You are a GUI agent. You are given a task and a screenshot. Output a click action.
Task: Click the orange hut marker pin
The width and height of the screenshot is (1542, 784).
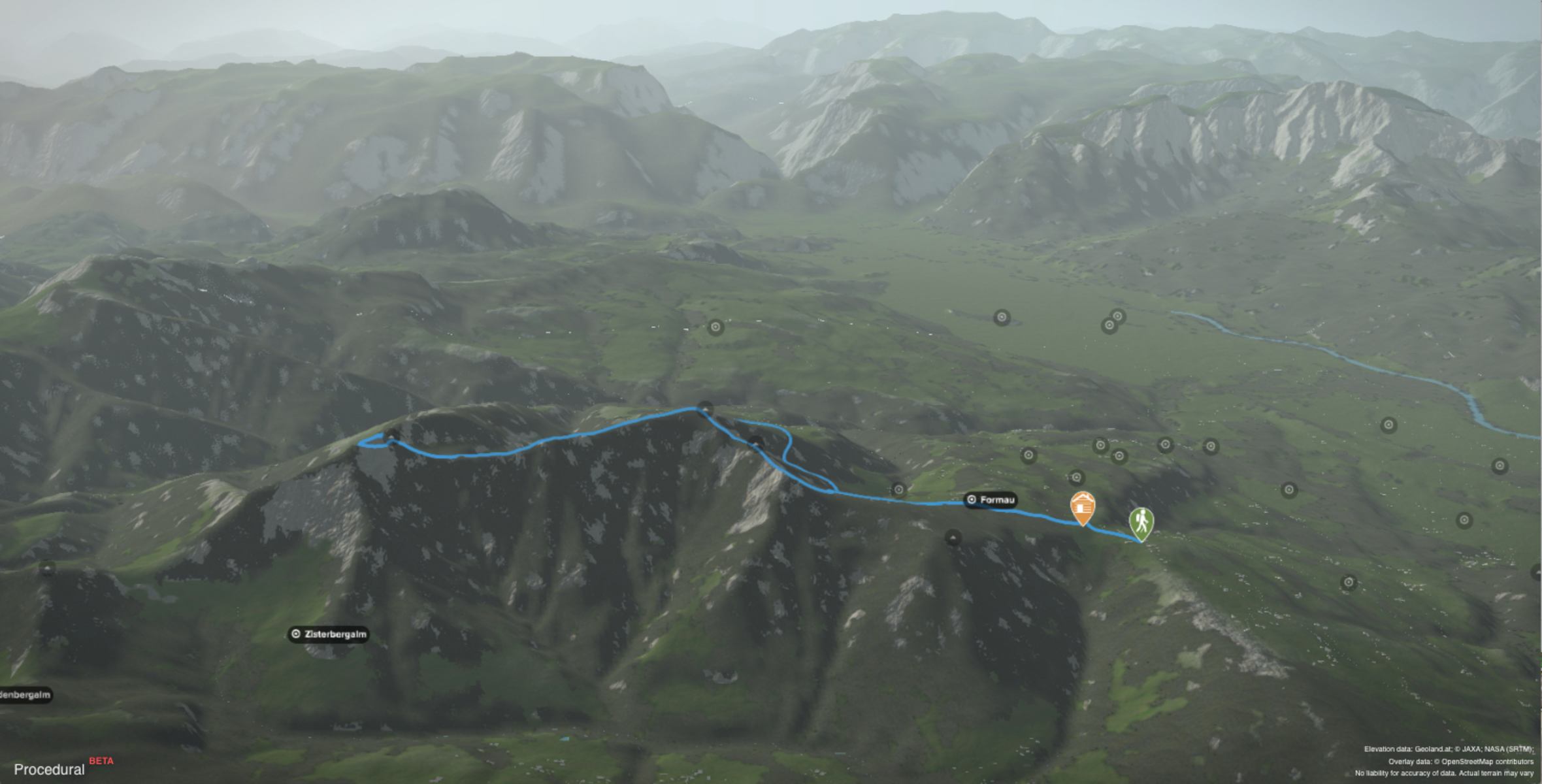(x=1082, y=507)
